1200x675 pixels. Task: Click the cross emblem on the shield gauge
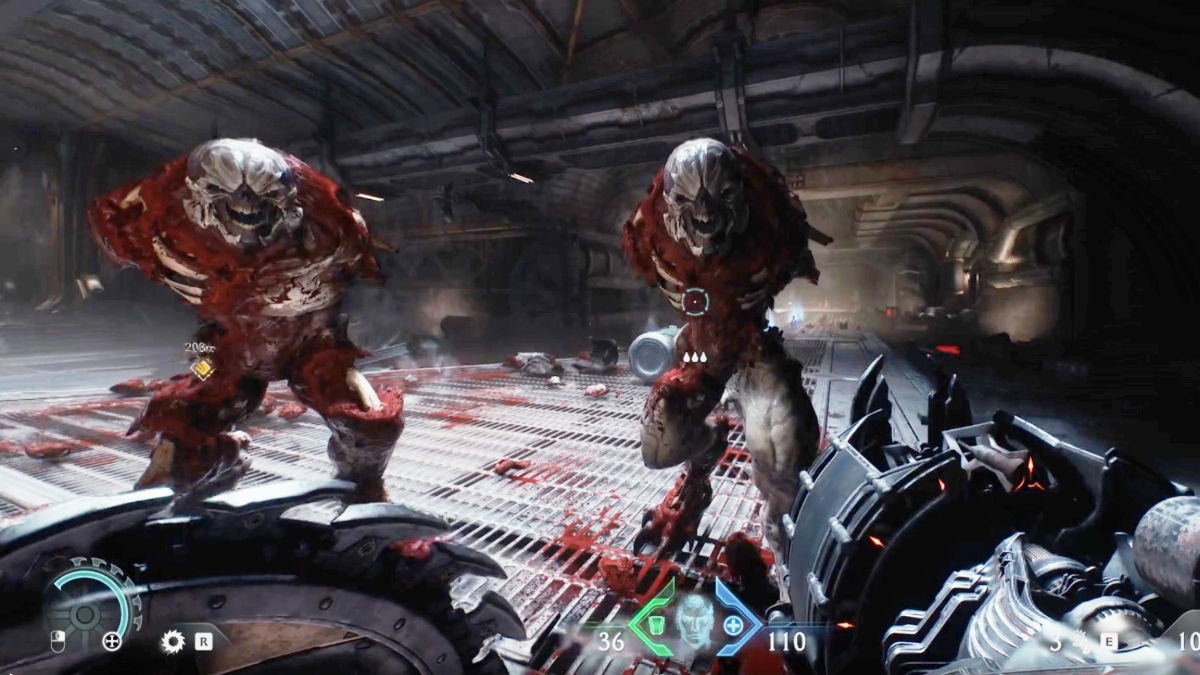point(111,641)
